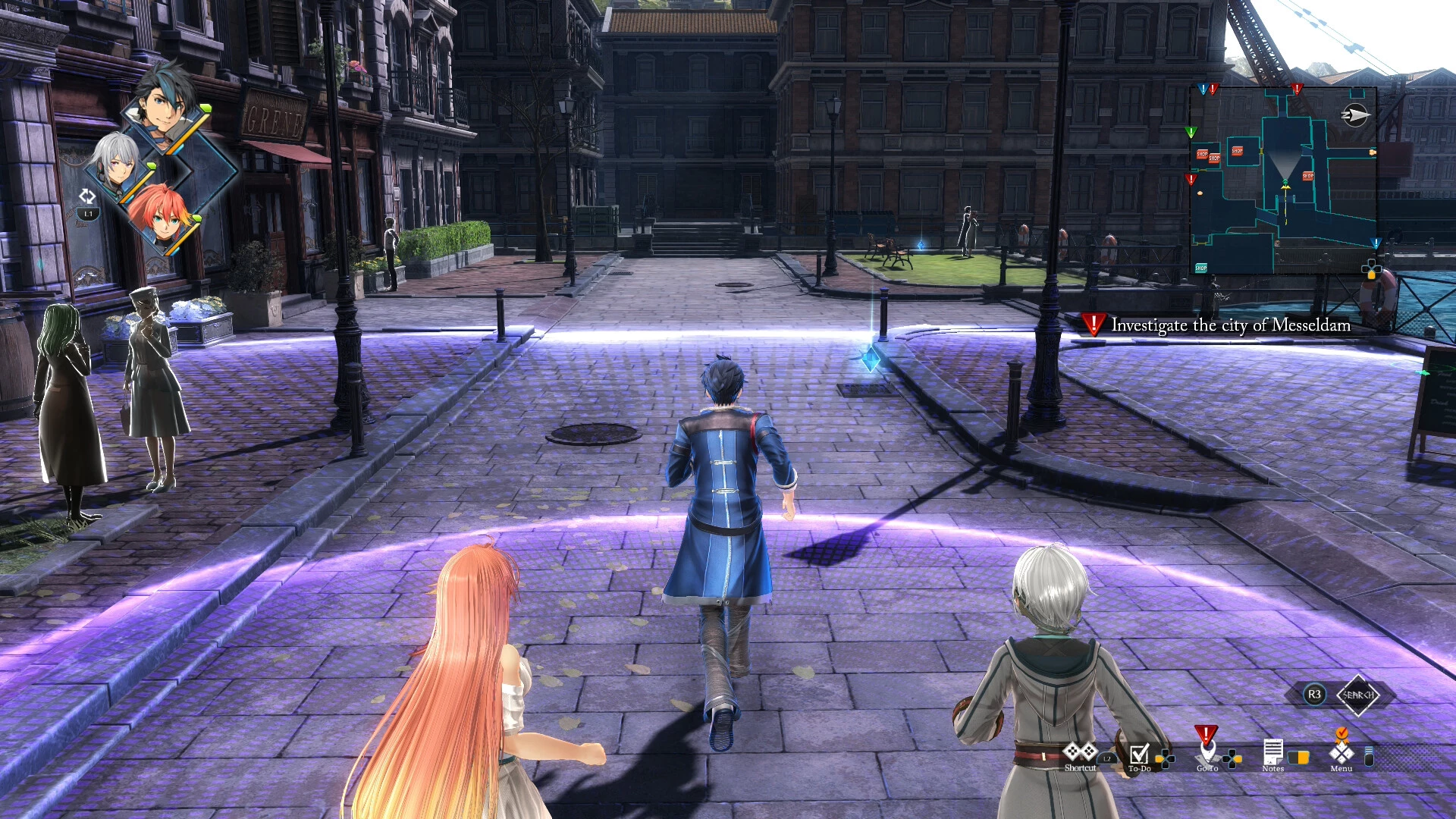The width and height of the screenshot is (1456, 819).
Task: Open the To-Do checklist
Action: (x=1139, y=754)
